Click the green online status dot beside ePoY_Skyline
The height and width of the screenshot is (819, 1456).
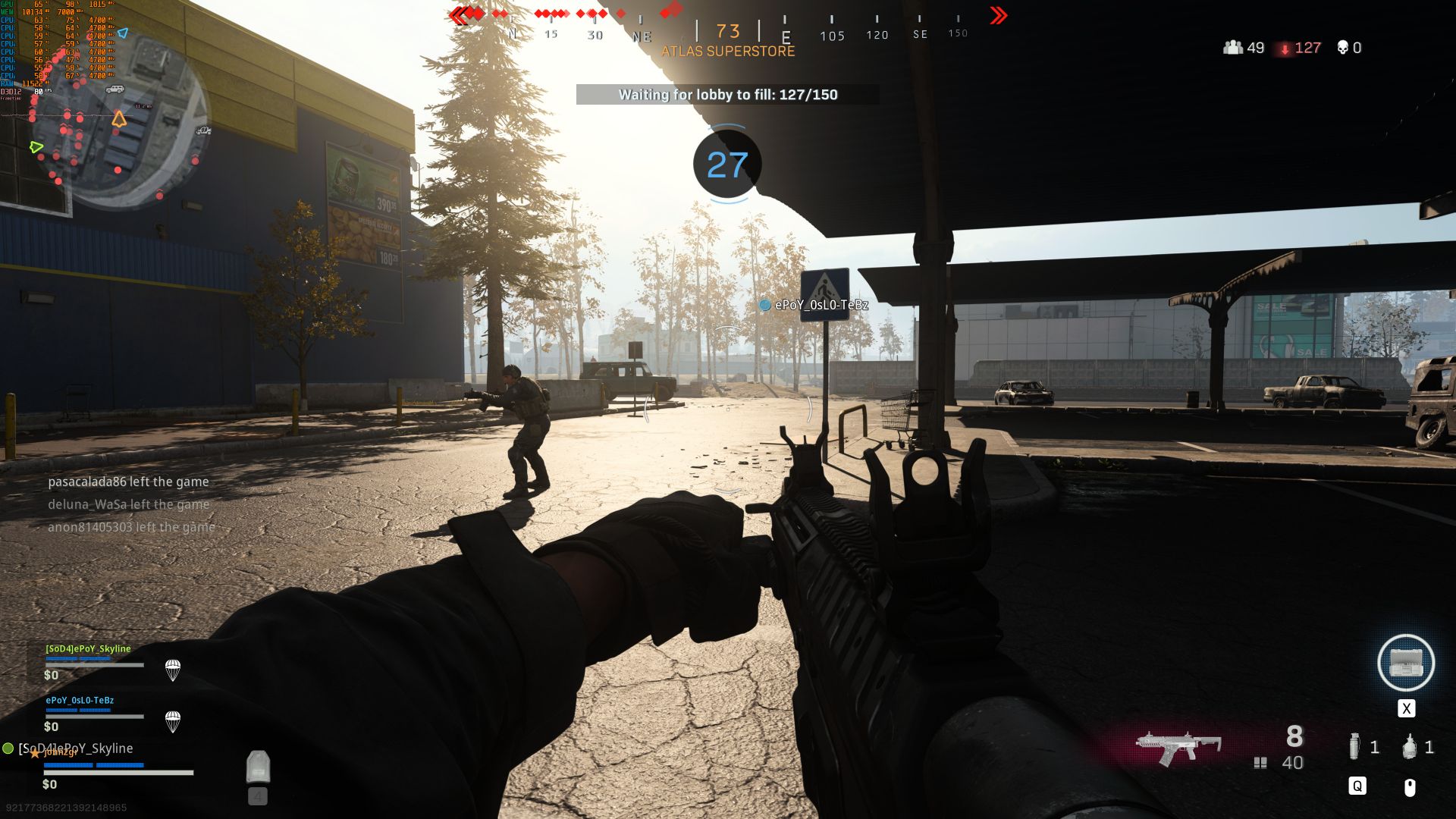pyautogui.click(x=9, y=748)
